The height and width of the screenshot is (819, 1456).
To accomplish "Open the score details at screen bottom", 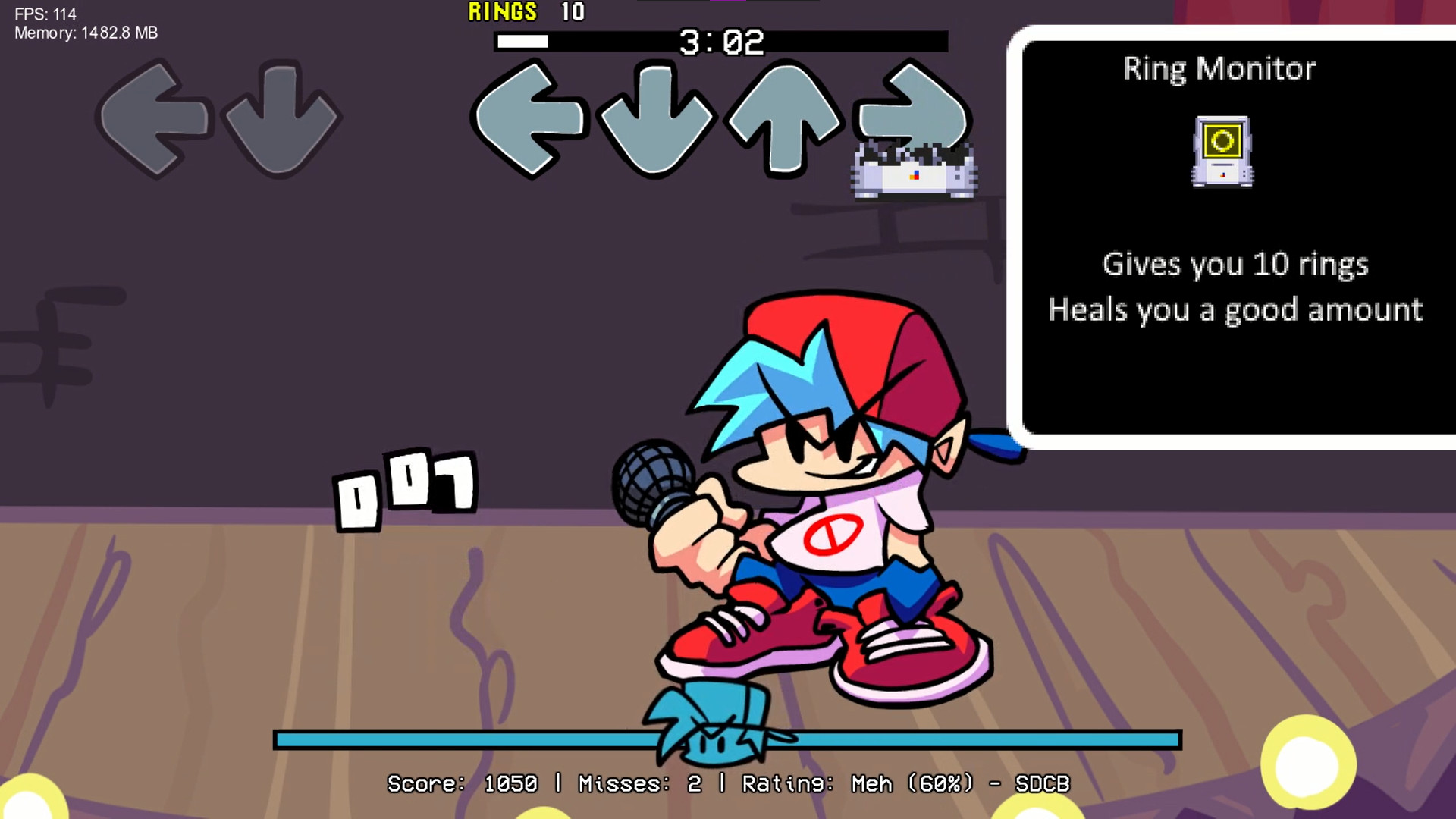I will pyautogui.click(x=728, y=785).
